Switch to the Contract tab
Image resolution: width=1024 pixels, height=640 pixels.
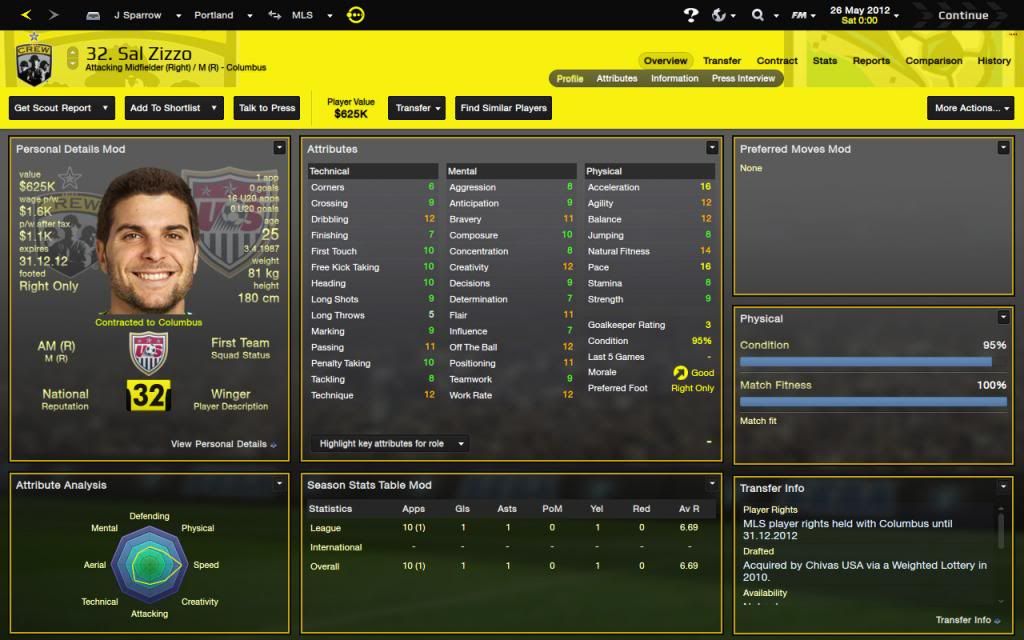coord(776,61)
